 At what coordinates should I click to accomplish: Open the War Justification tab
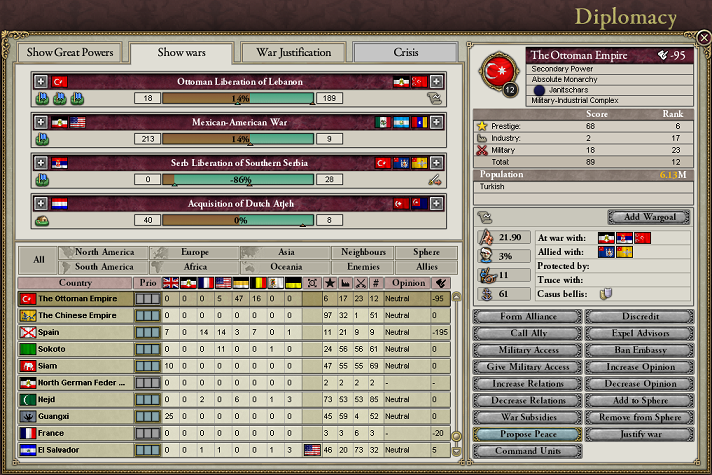pyautogui.click(x=292, y=52)
